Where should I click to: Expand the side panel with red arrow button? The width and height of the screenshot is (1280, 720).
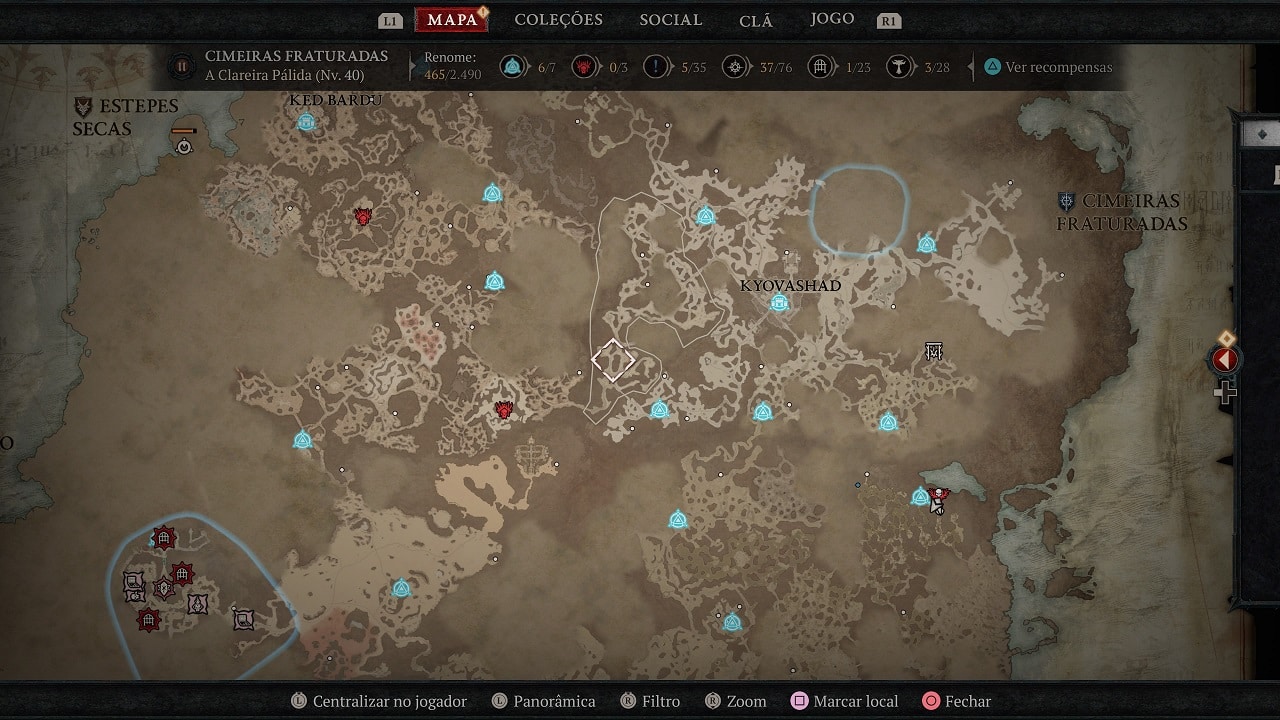click(x=1225, y=360)
